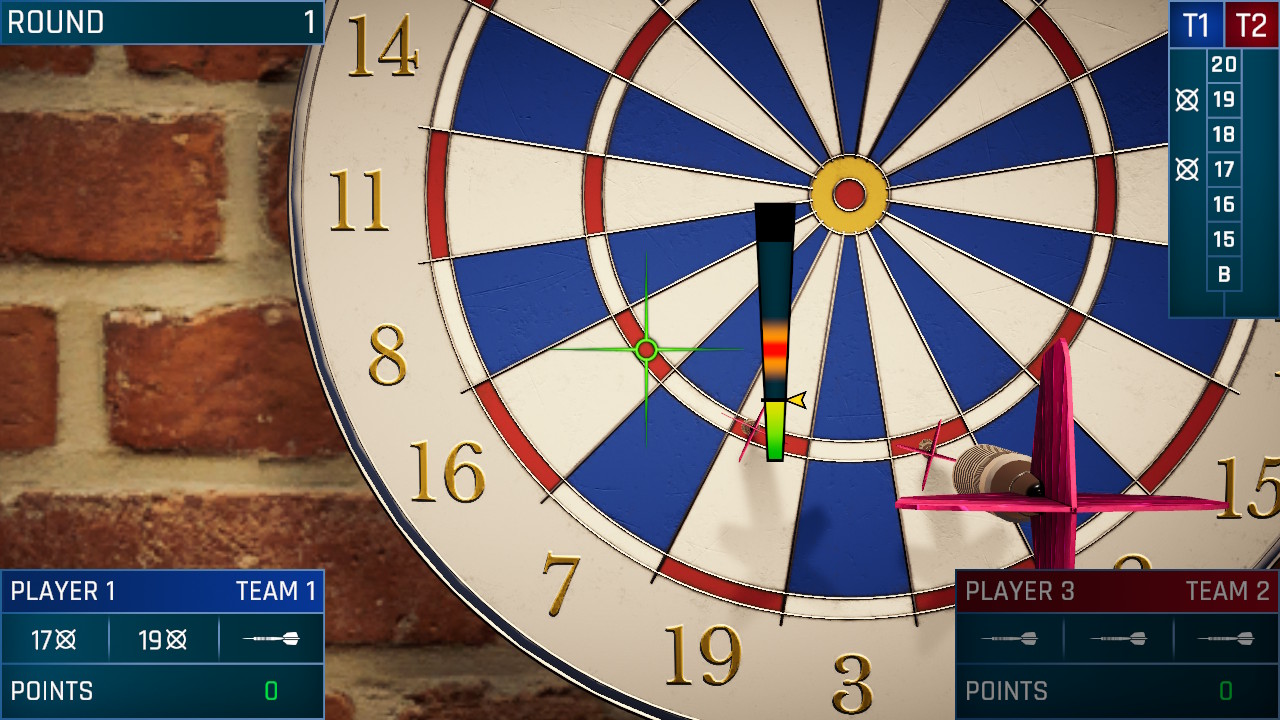Click the first dart icon in Player 3's panel
The width and height of the screenshot is (1280, 720).
[1012, 640]
